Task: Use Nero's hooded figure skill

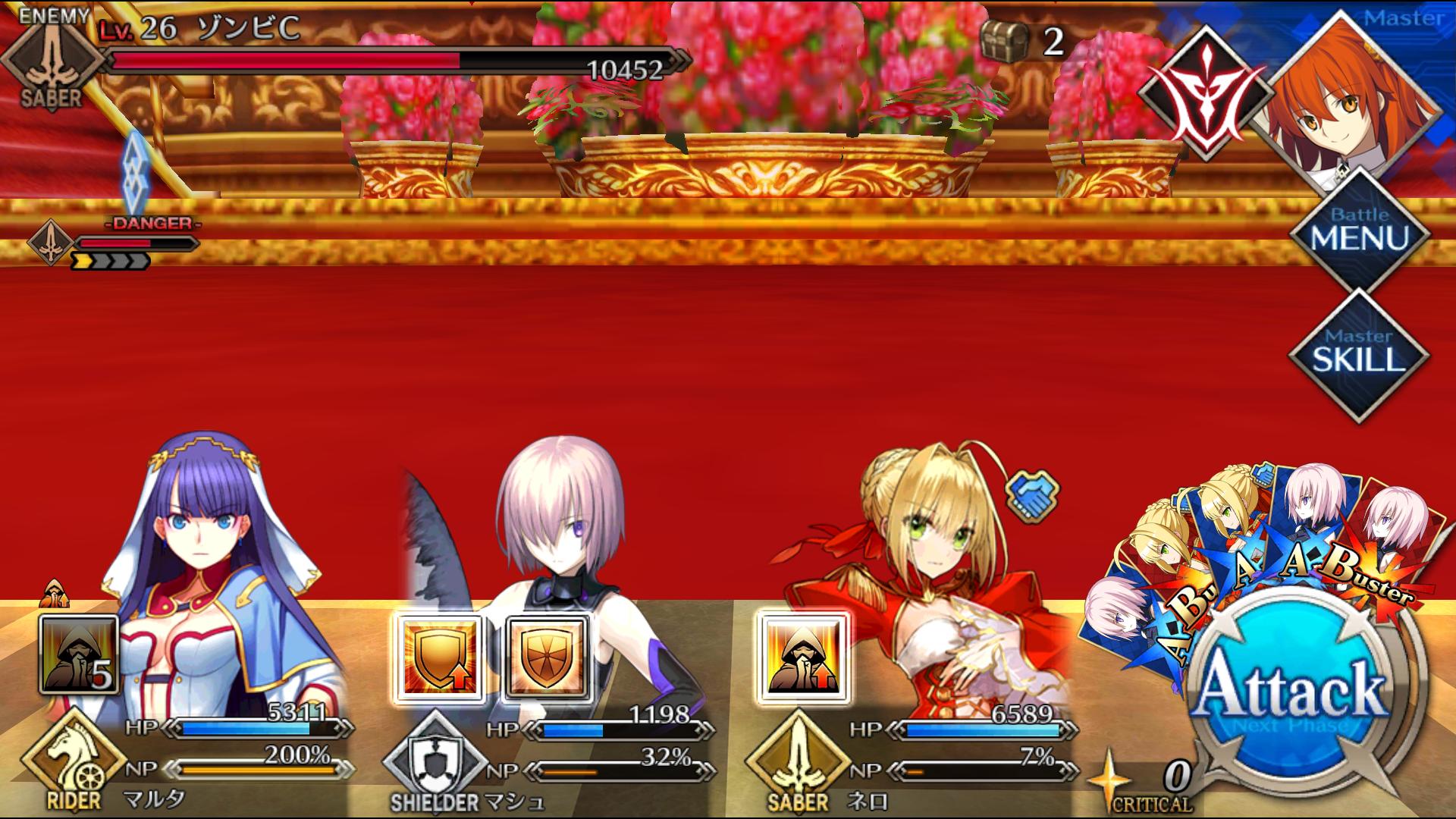Action: (x=802, y=657)
